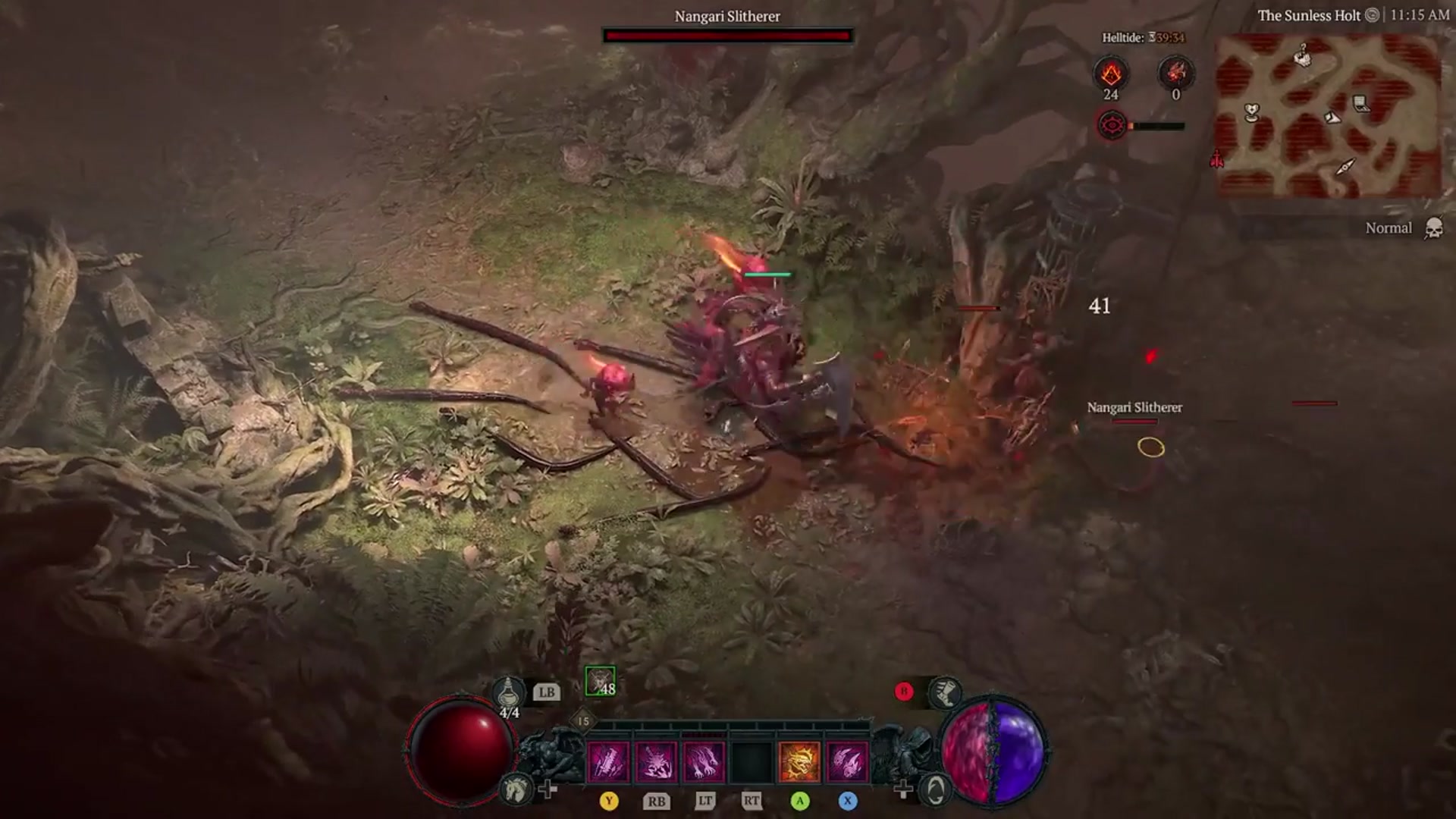Click the note icon on the minimap
1456x819 pixels.
click(x=1360, y=103)
